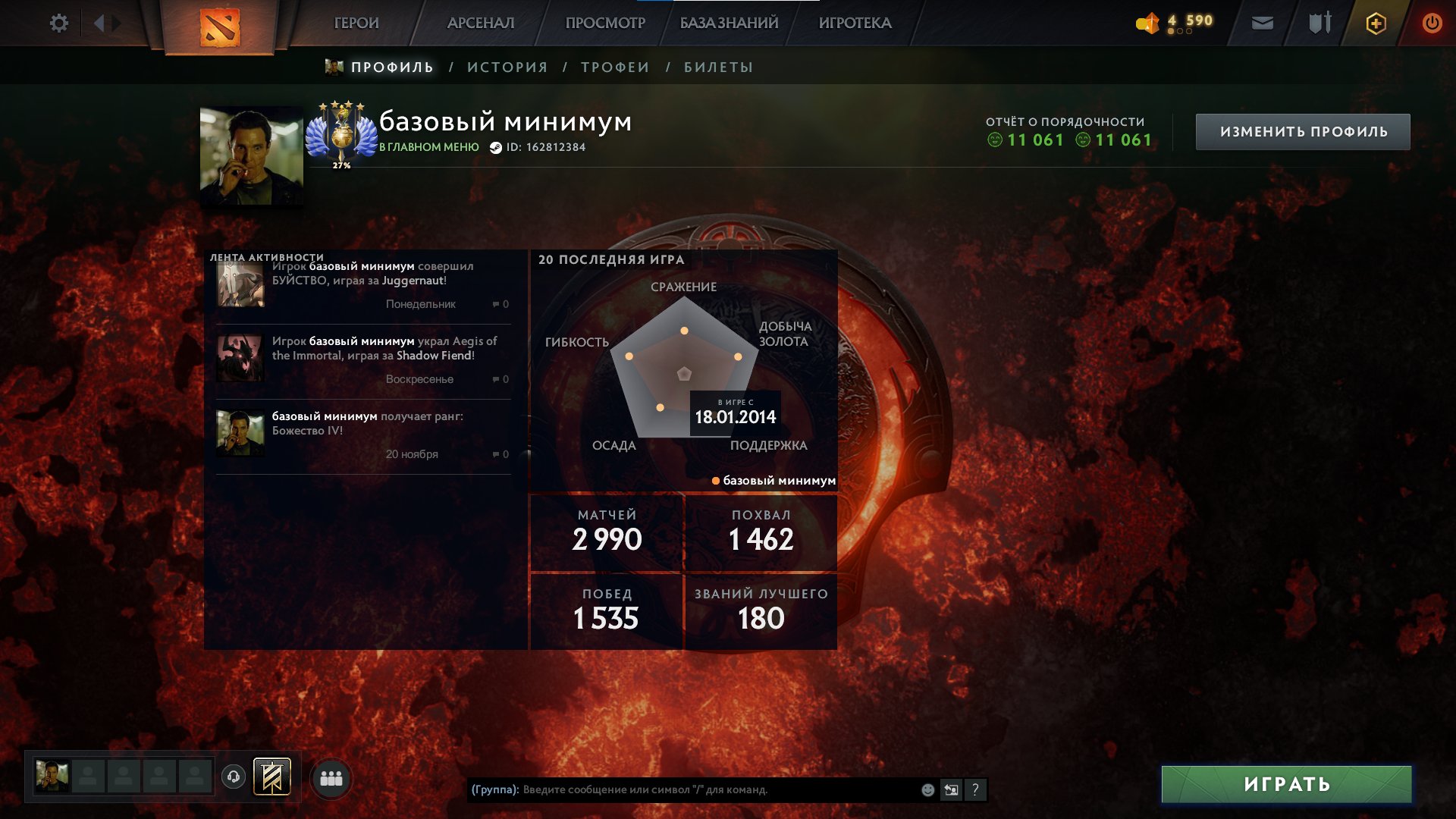1456x819 pixels.
Task: Open the АРСЕНАЛ menu
Action: 482,23
